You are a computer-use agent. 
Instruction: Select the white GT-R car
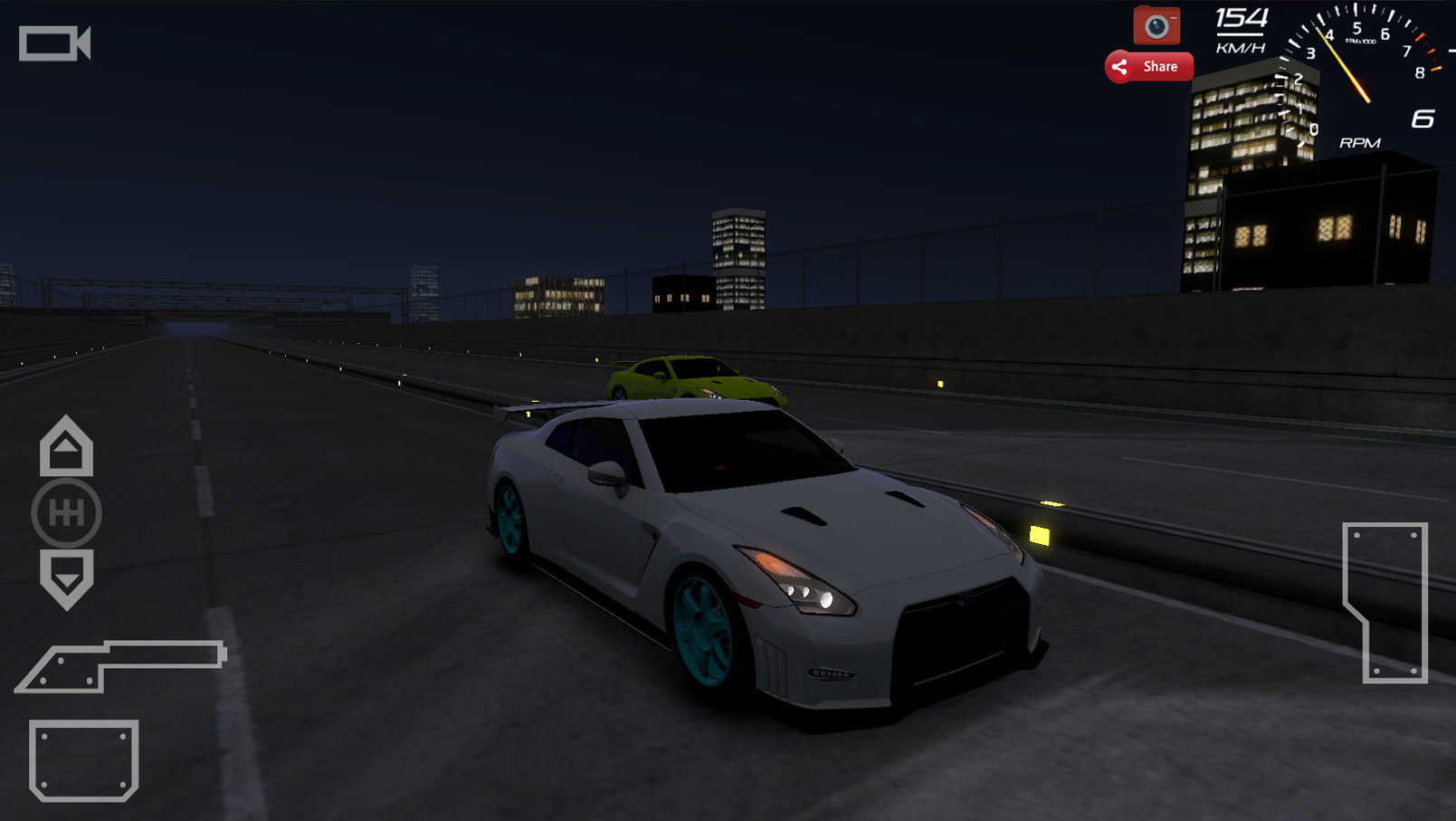point(769,543)
